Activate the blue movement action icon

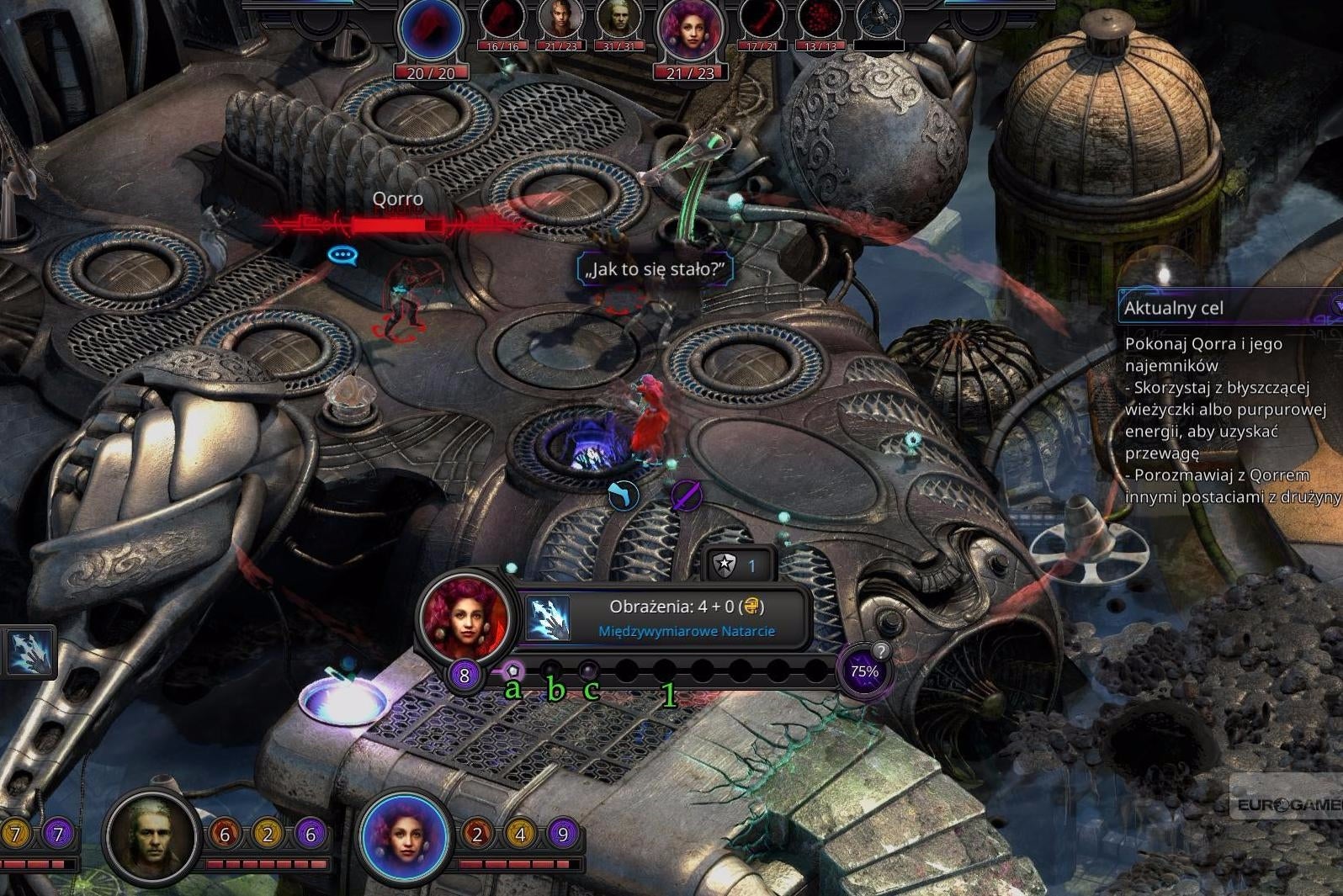coord(623,496)
